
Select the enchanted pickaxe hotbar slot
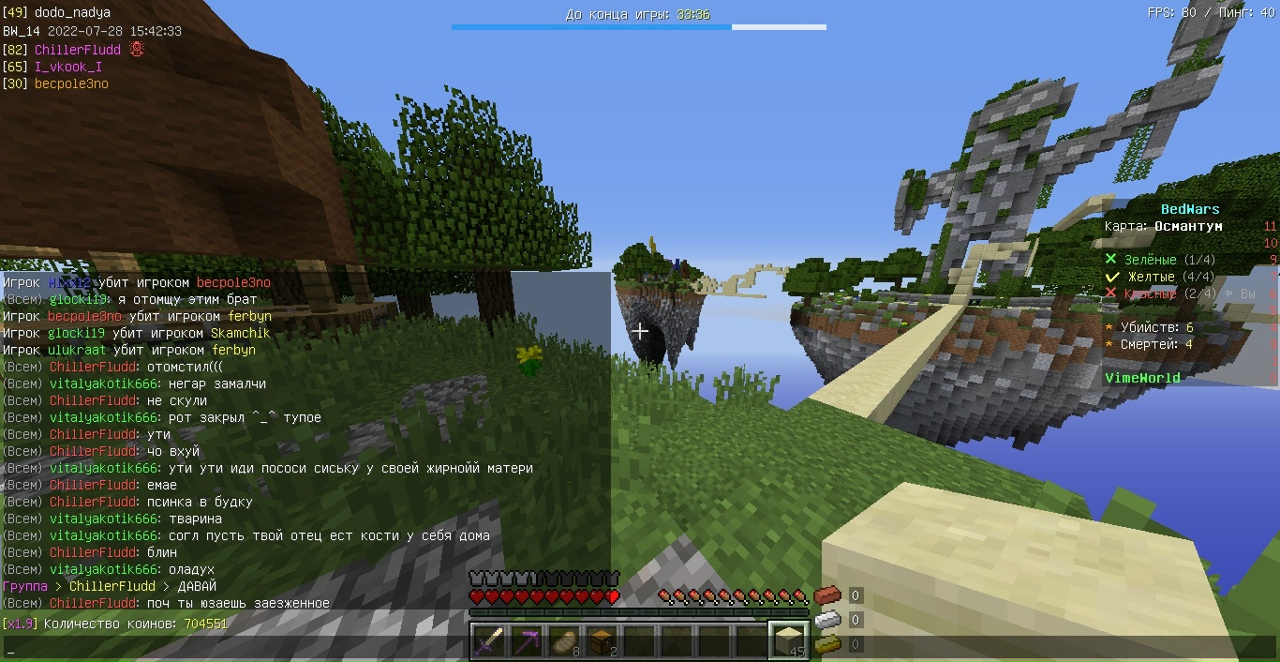pyautogui.click(x=526, y=640)
